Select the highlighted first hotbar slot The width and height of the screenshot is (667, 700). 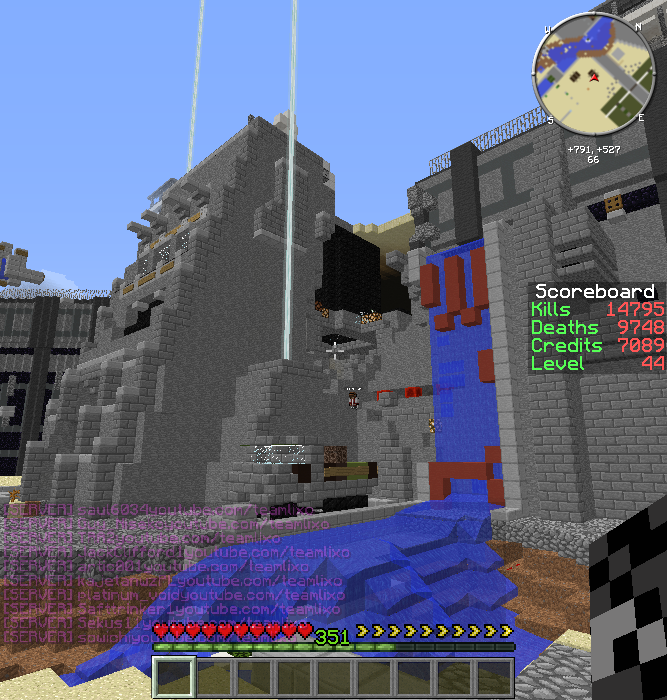coord(174,675)
